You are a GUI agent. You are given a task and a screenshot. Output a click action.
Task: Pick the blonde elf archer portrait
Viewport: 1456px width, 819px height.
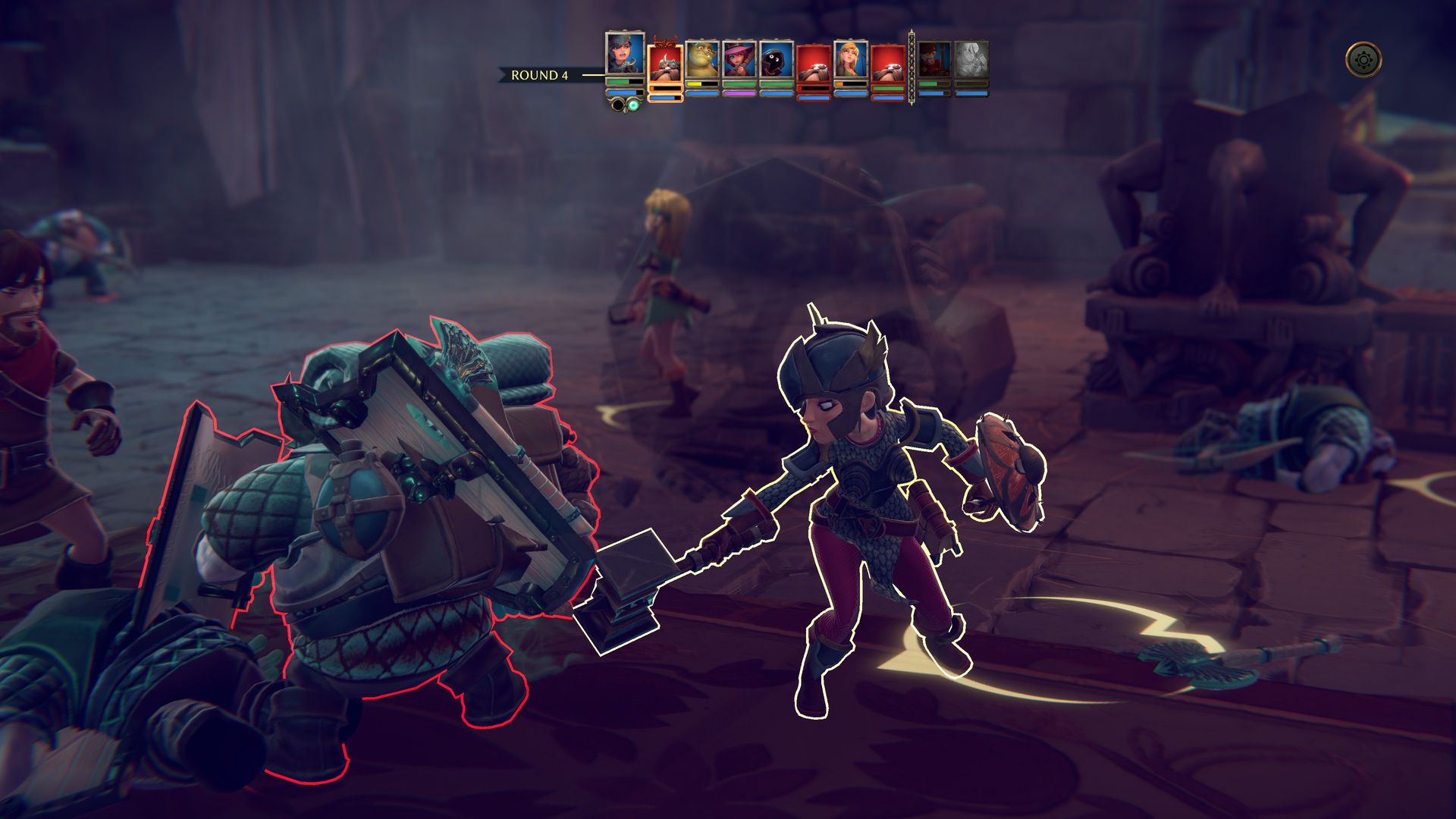click(851, 60)
